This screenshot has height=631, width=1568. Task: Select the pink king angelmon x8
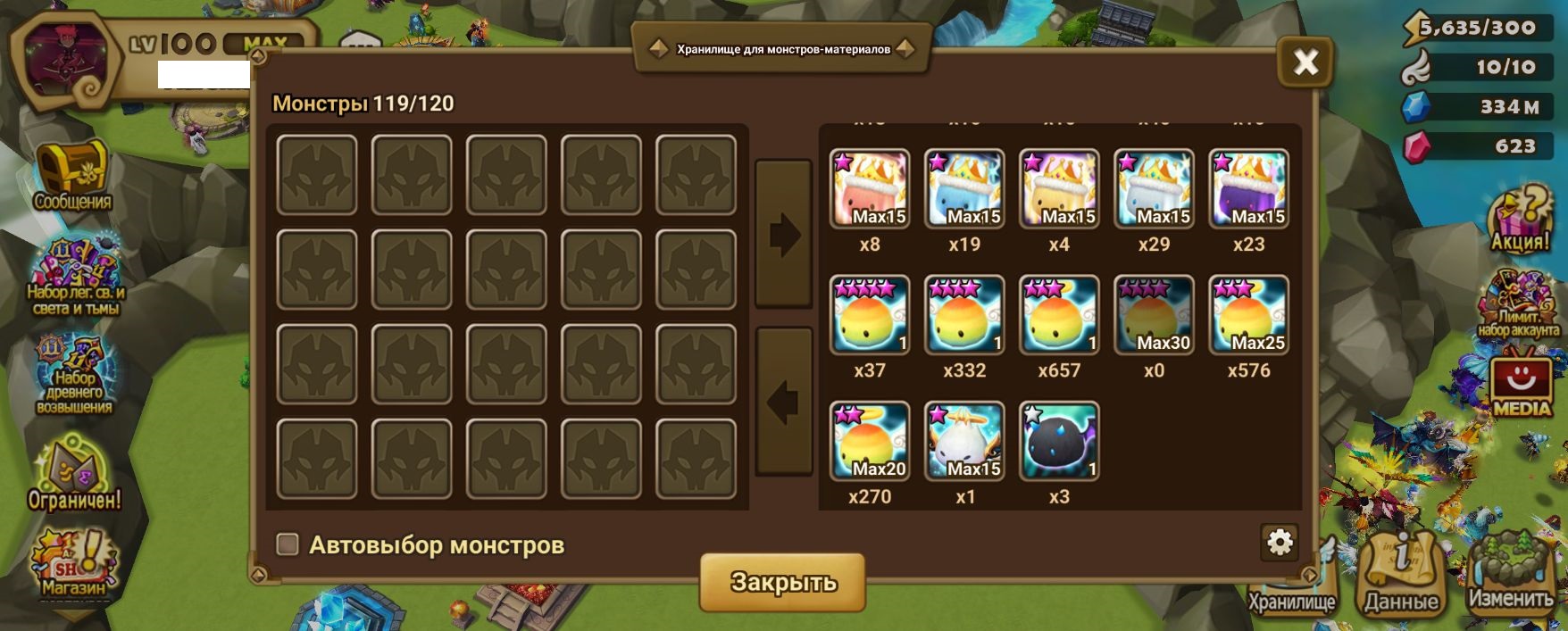[x=870, y=188]
